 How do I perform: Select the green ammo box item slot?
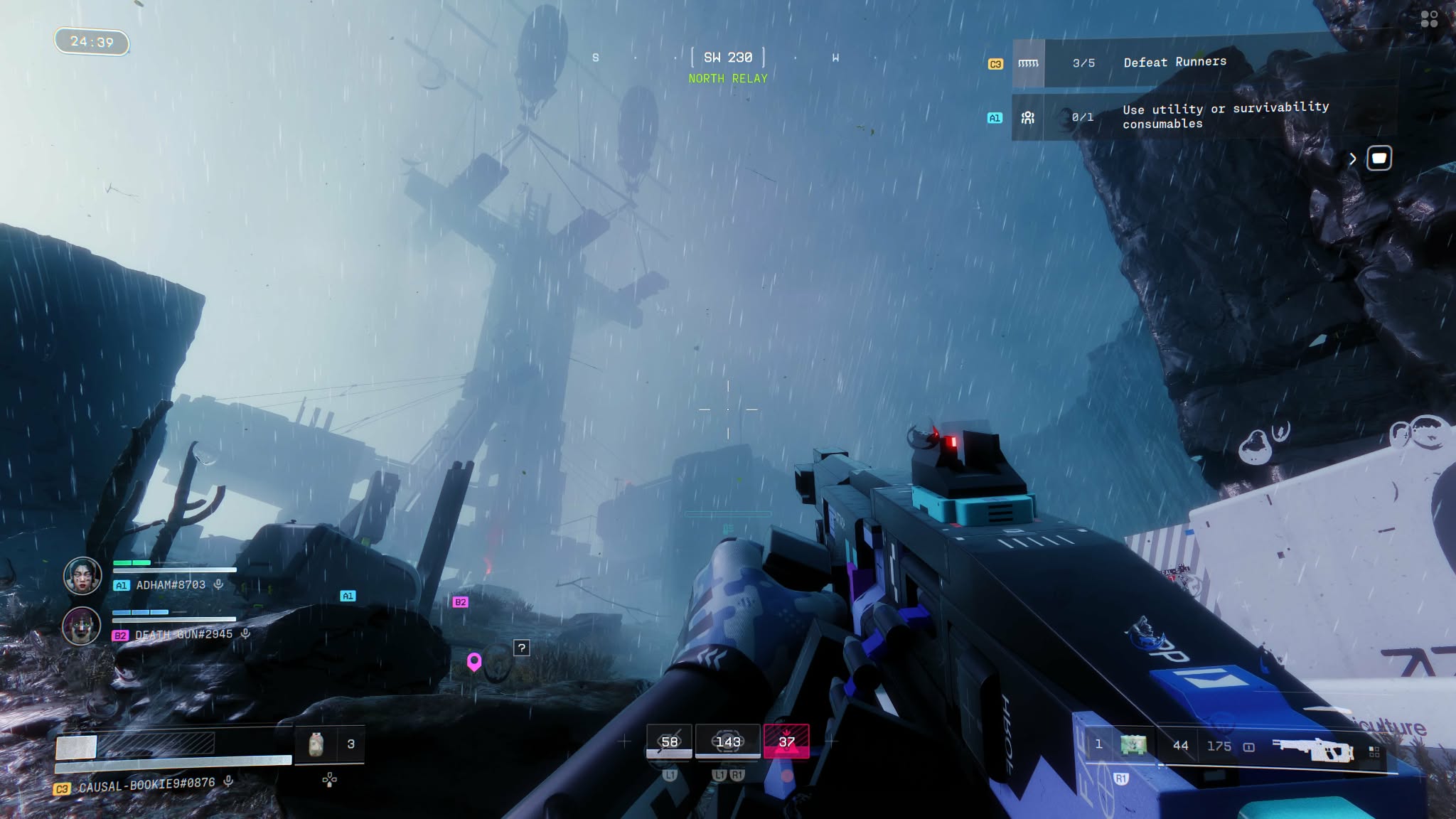pyautogui.click(x=1133, y=745)
